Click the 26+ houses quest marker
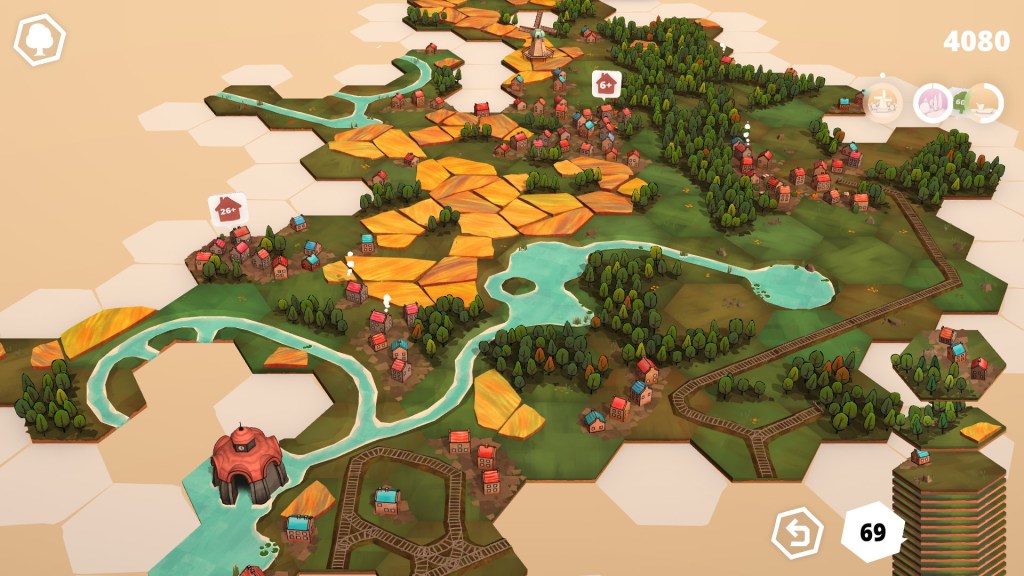This screenshot has width=1024, height=576. tap(228, 209)
